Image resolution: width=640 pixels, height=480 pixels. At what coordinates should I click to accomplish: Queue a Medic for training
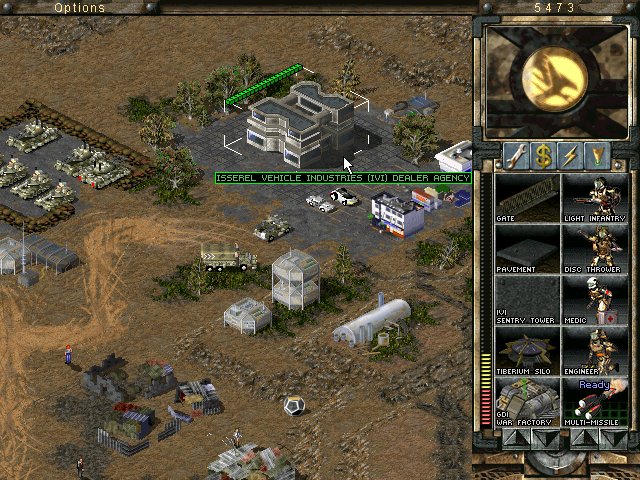pyautogui.click(x=593, y=299)
